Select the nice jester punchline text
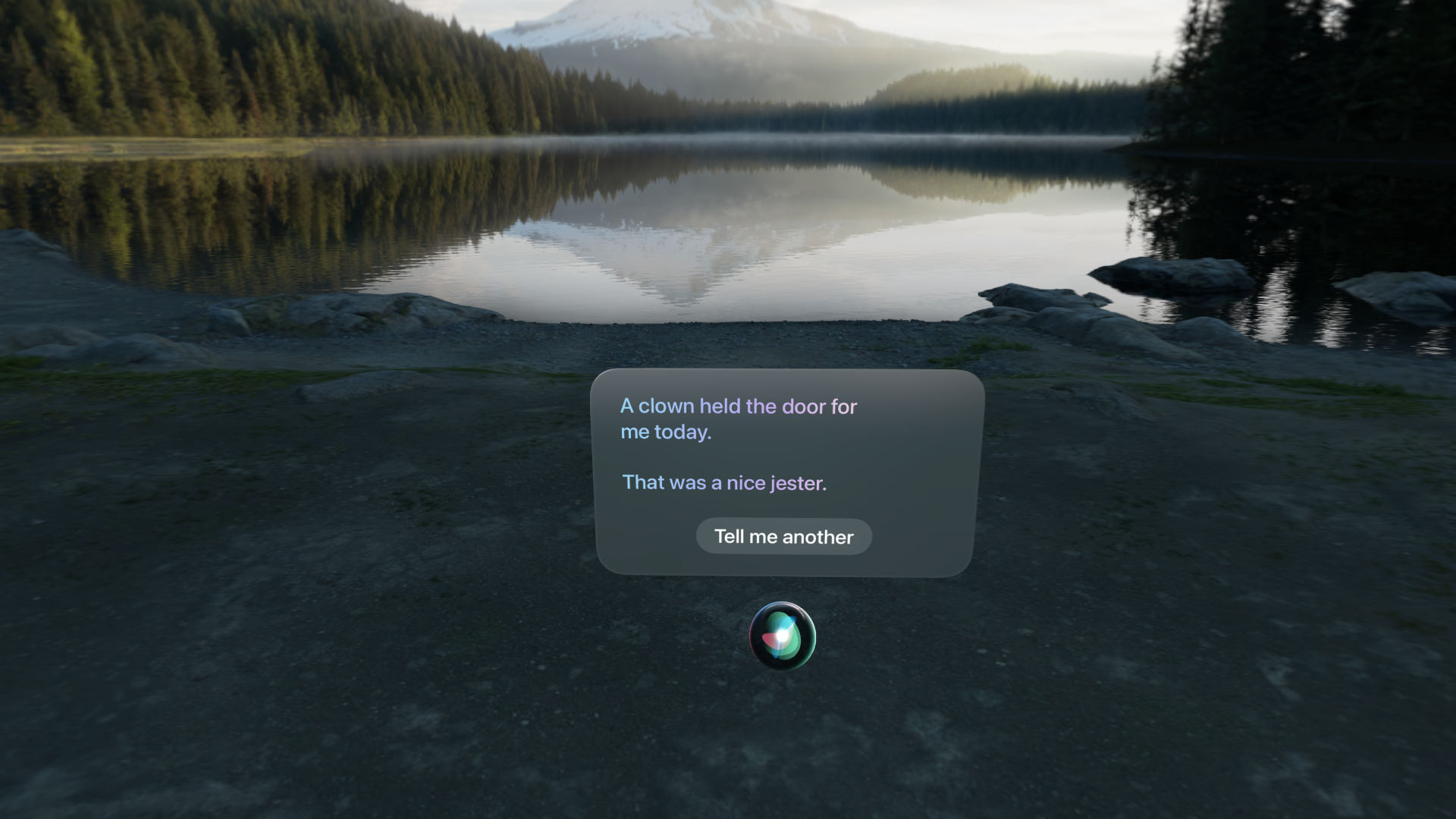The width and height of the screenshot is (1456, 819). 724,482
